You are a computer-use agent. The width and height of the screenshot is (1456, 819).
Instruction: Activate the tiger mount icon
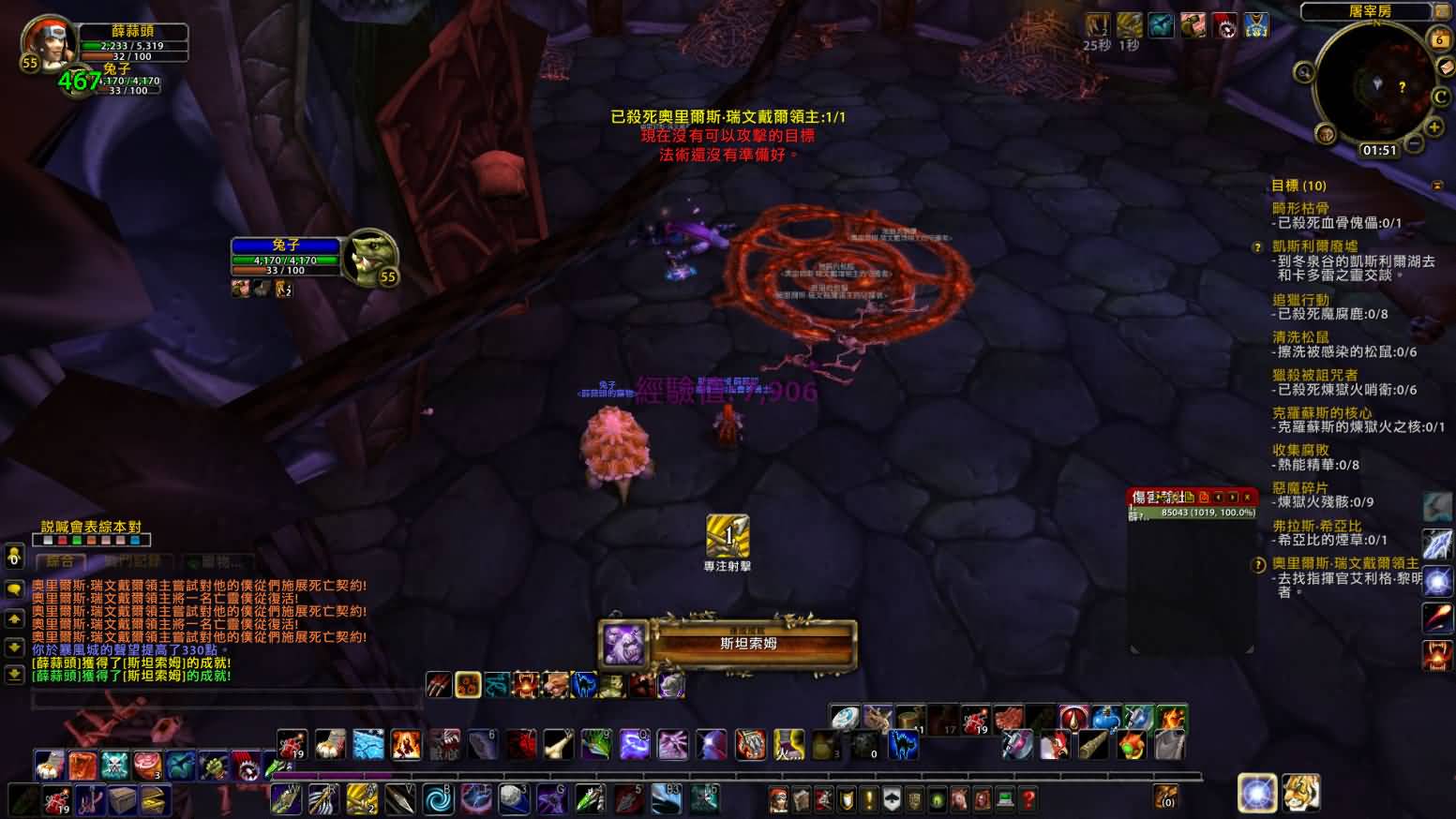[1301, 793]
